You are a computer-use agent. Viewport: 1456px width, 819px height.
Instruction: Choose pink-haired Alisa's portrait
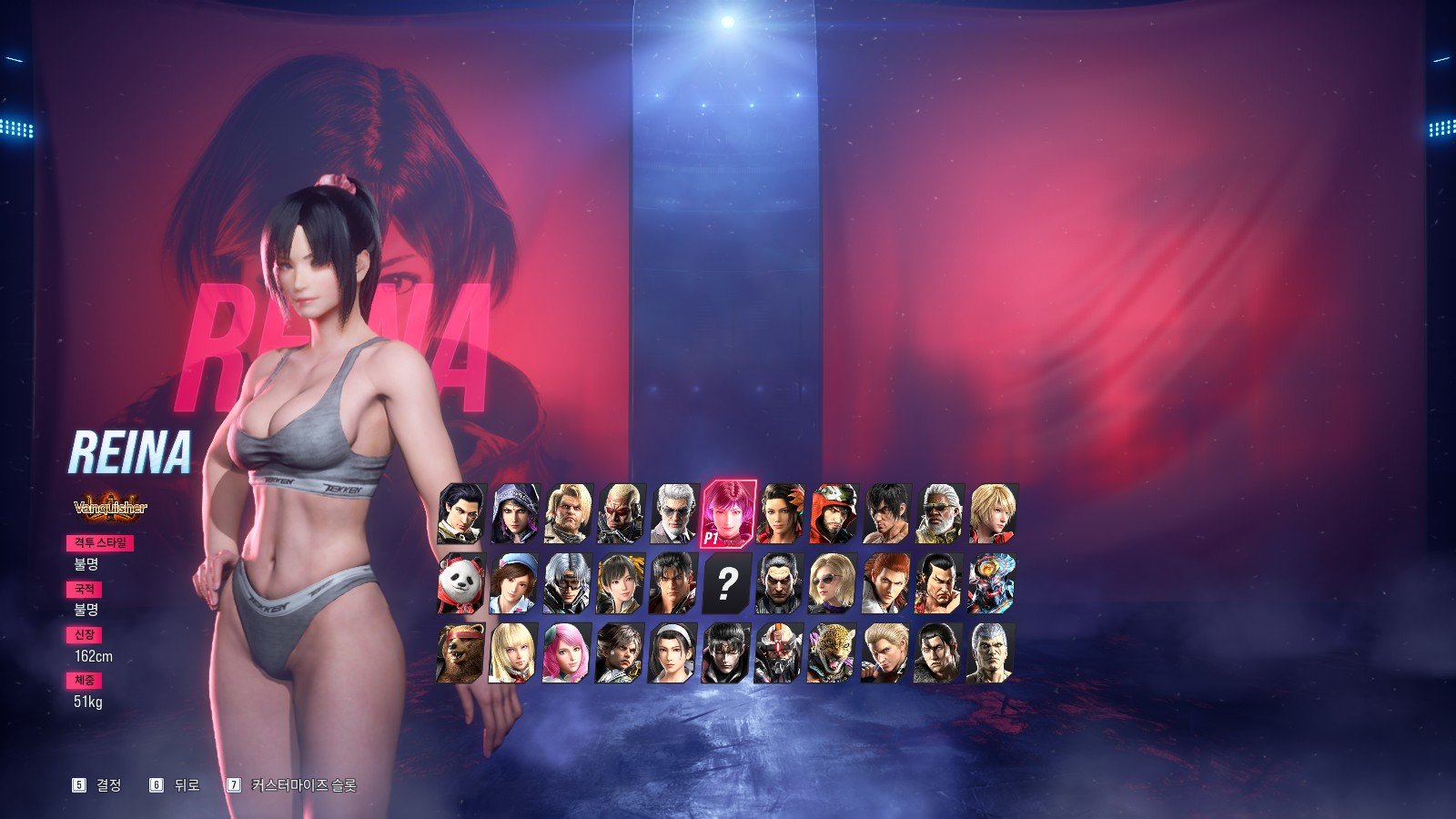pos(567,652)
